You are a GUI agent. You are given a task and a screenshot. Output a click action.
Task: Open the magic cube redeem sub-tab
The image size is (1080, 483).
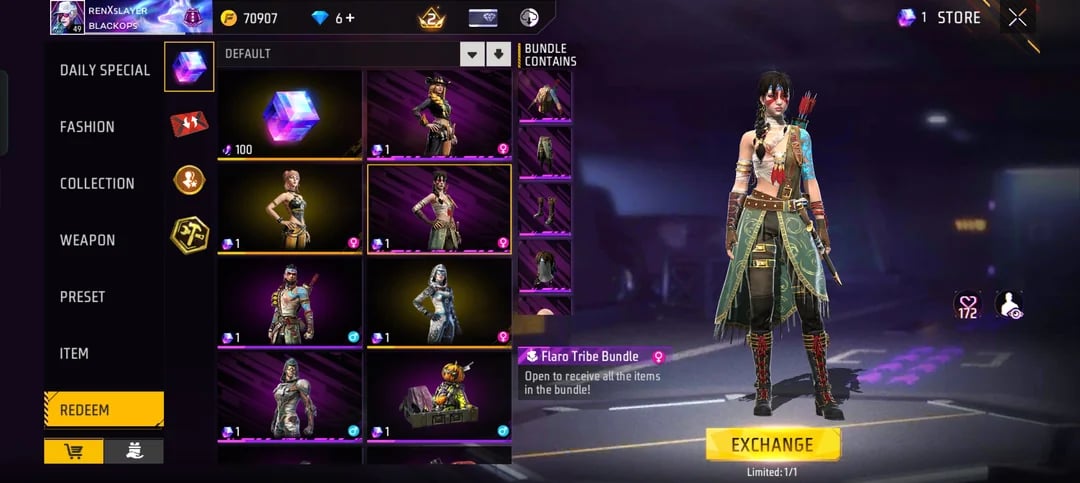[x=189, y=66]
